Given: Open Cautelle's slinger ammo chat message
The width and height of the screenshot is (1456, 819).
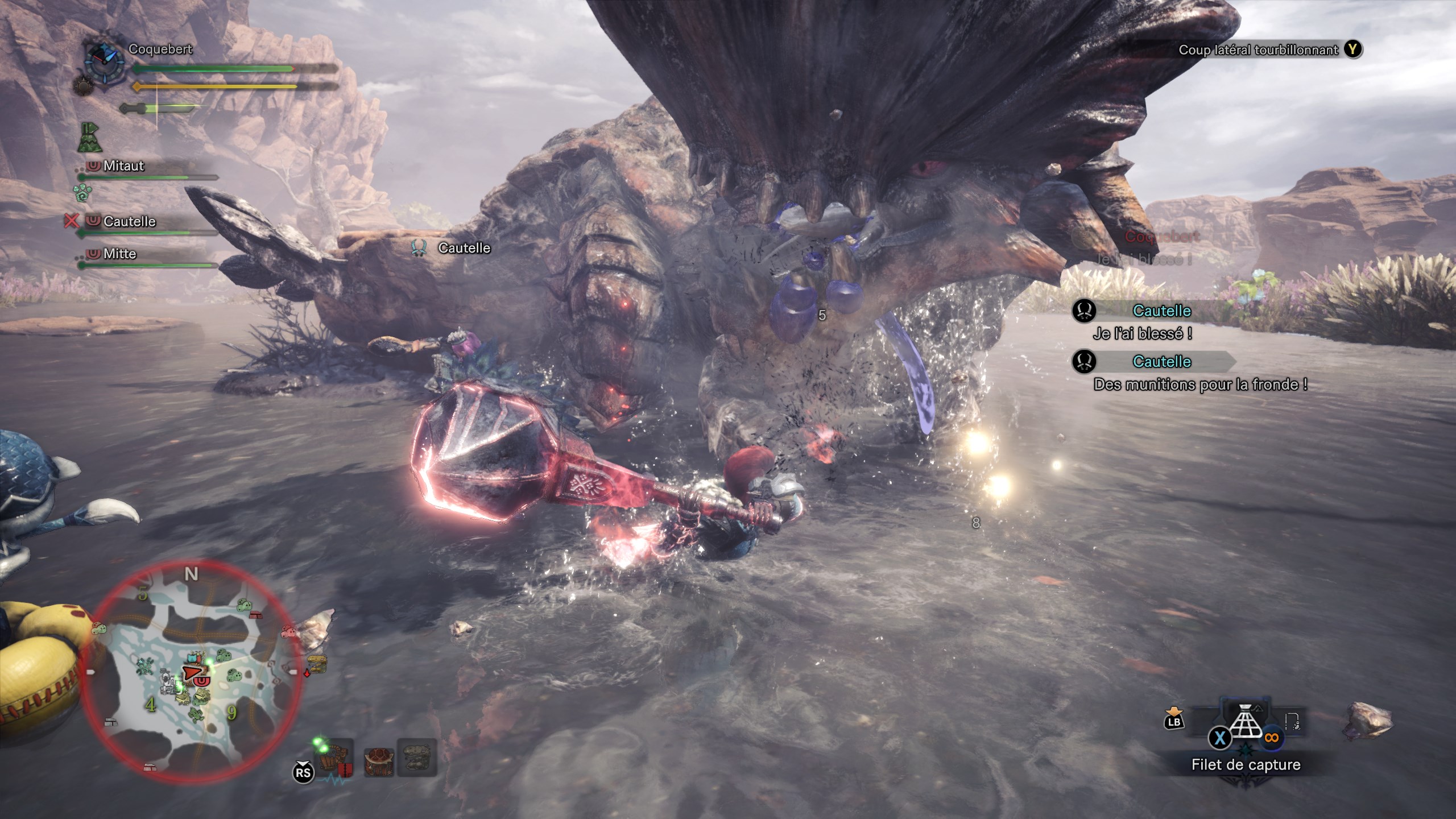Looking at the screenshot, I should tap(1200, 384).
